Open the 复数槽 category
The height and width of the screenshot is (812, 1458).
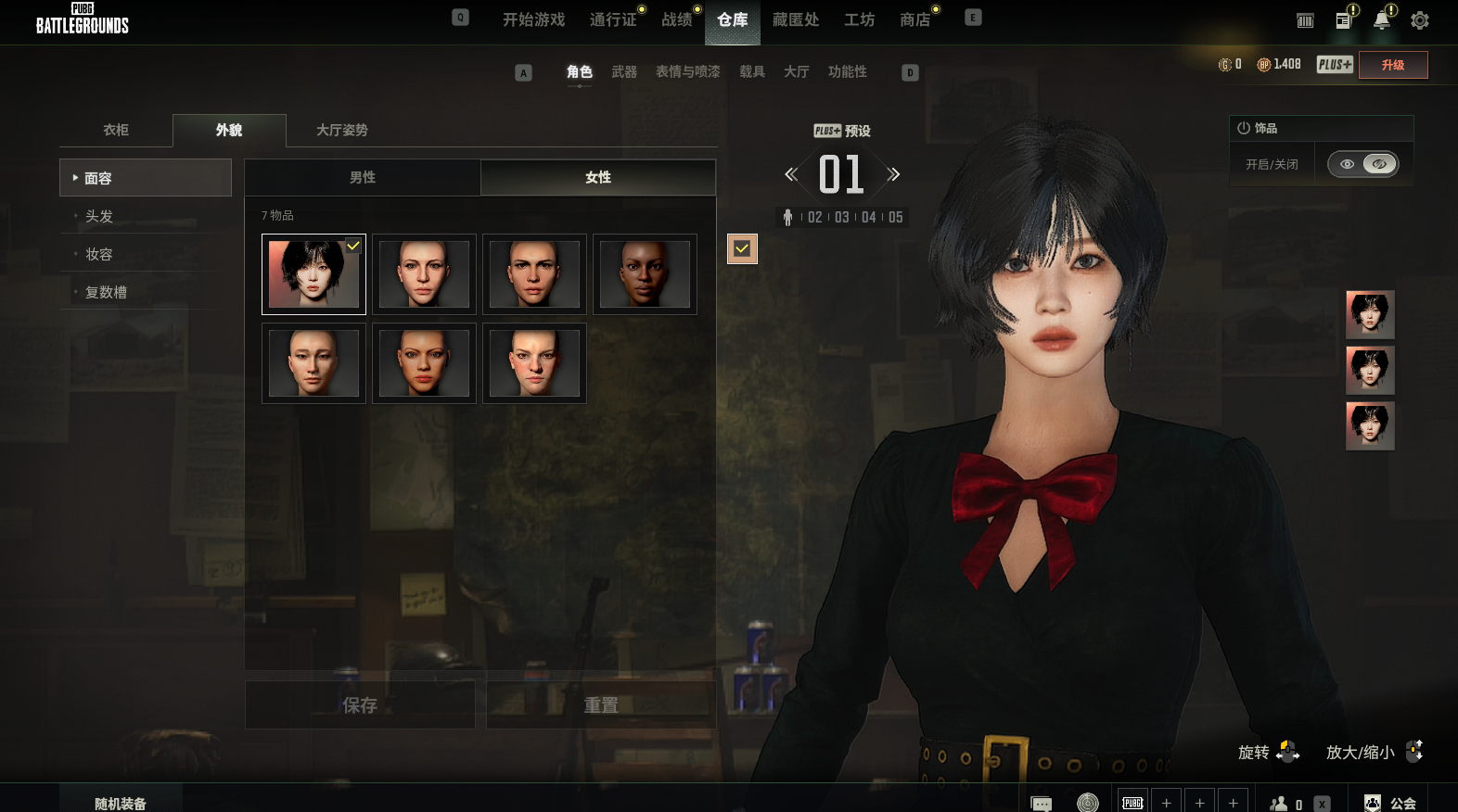106,292
